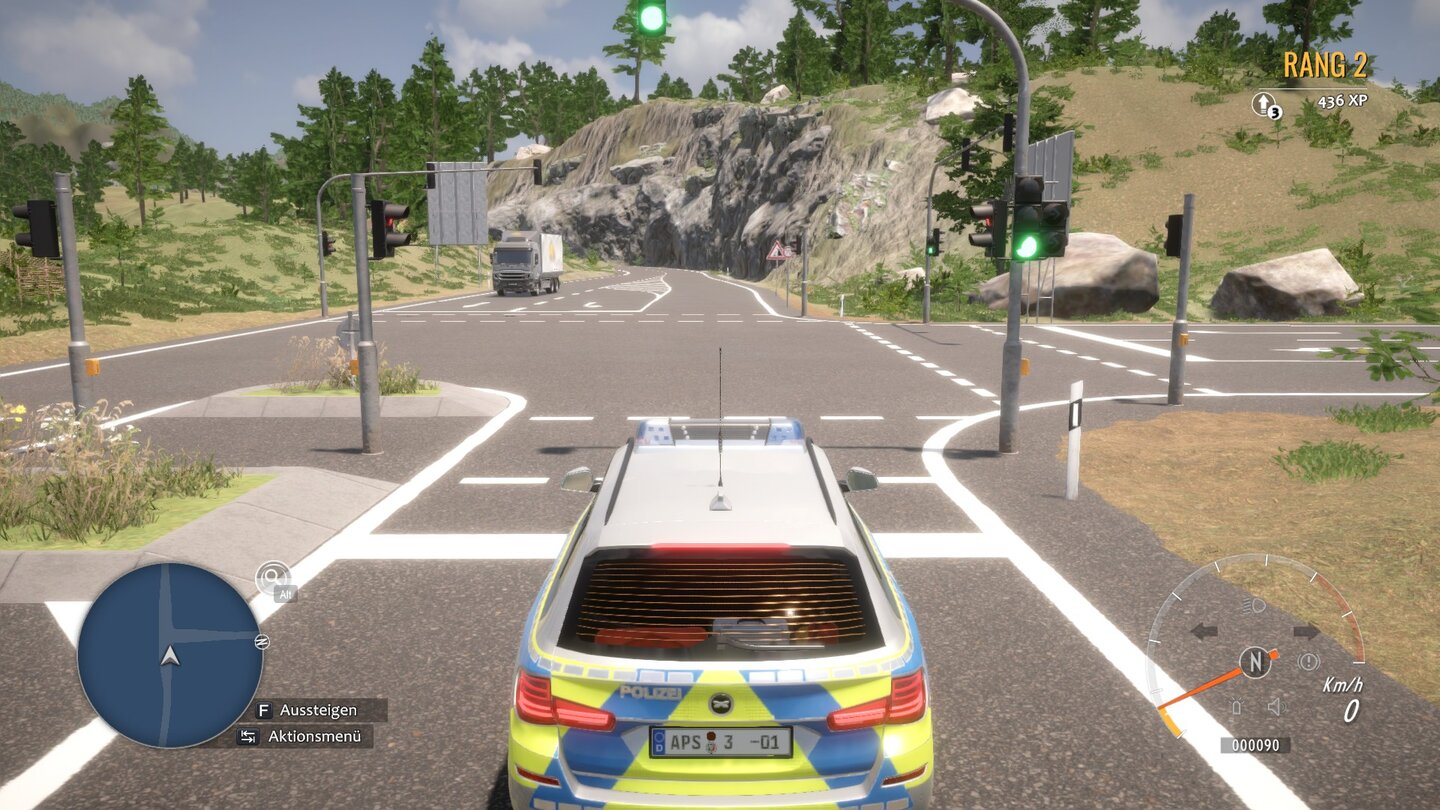Click the F key icon beside Aussteigen

(x=265, y=709)
